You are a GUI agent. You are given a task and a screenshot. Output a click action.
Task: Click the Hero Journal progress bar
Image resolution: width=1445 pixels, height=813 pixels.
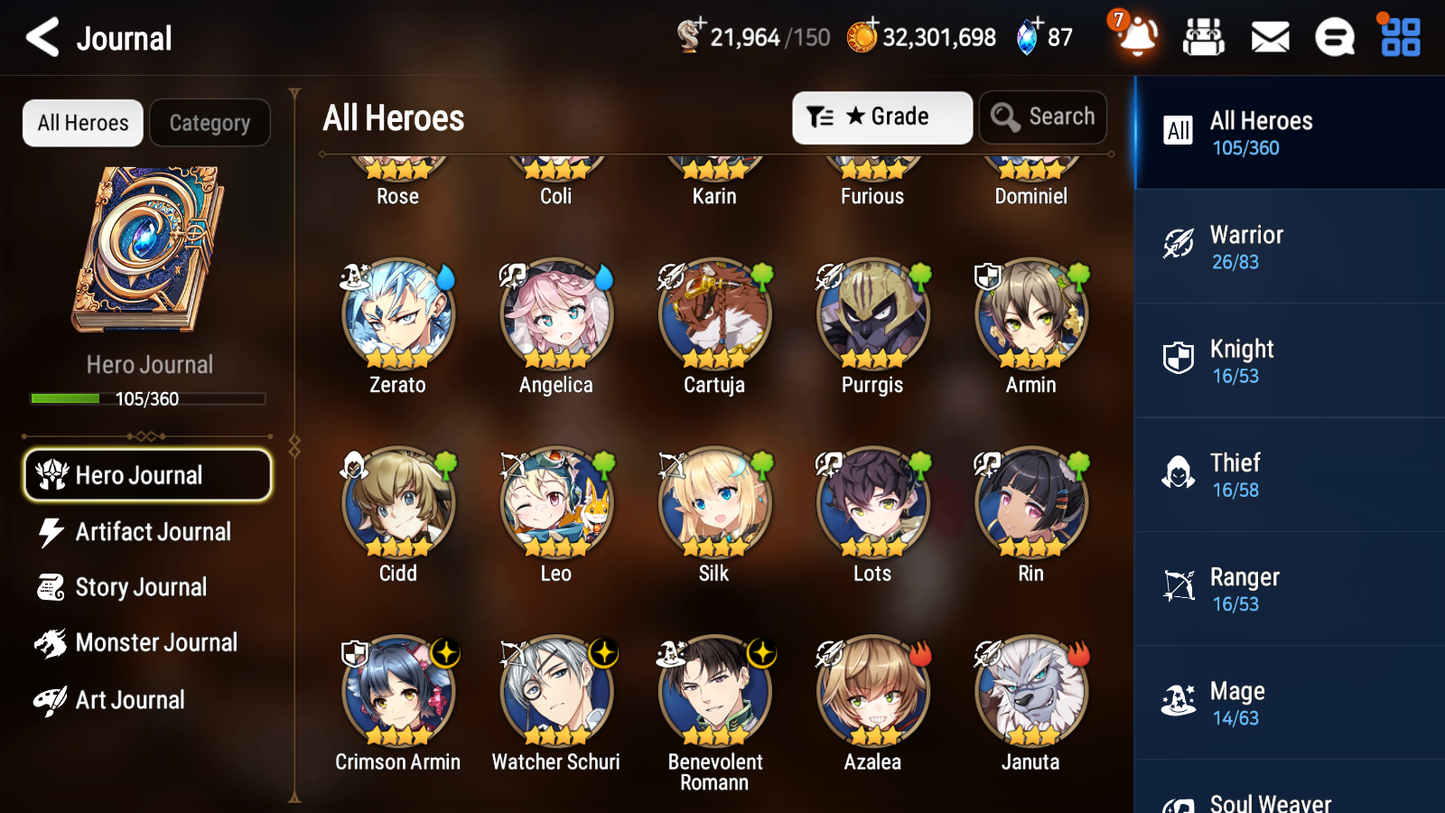[149, 398]
